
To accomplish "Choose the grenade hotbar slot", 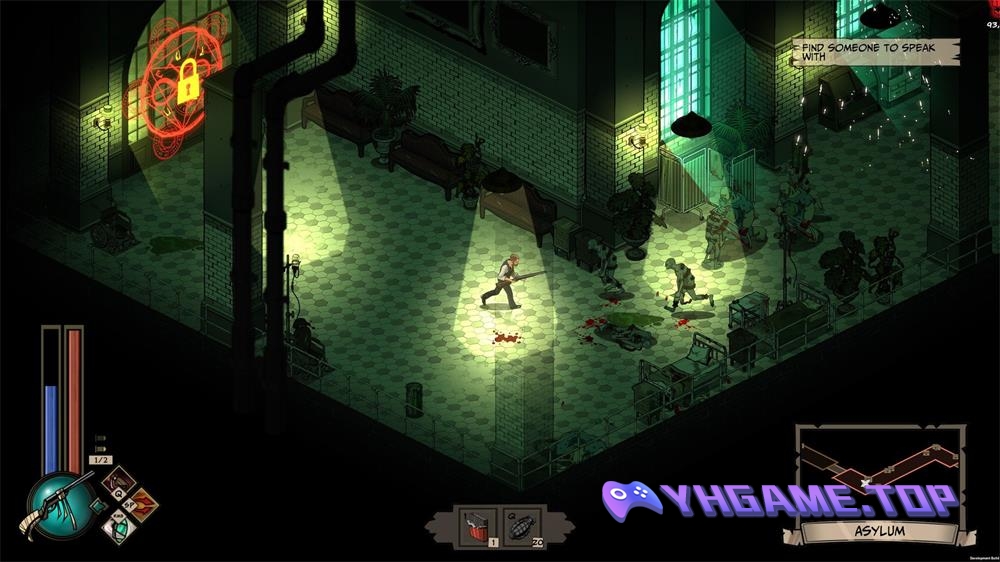I will pyautogui.click(x=520, y=526).
